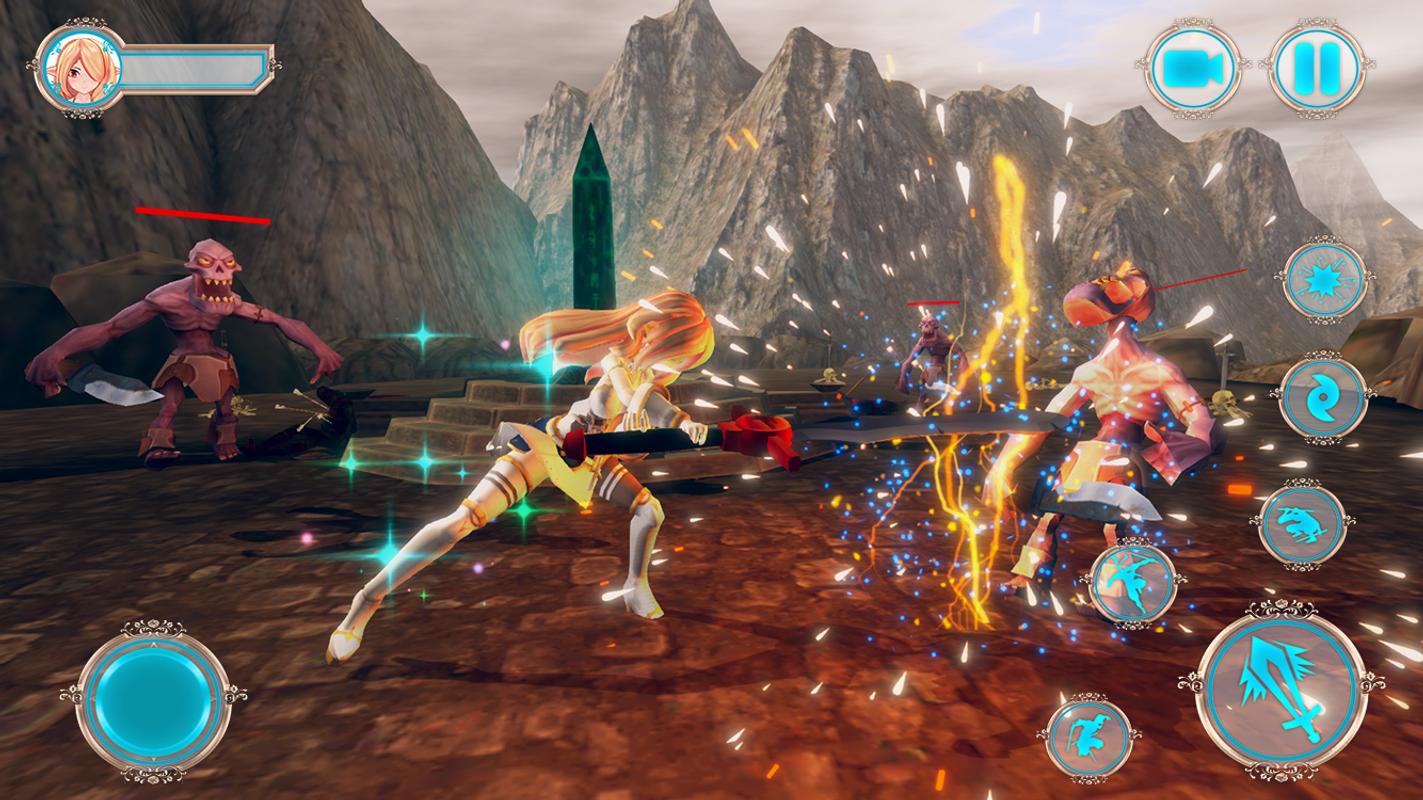Viewport: 1423px width, 800px height.
Task: Use the whirlwind spiral skill
Action: point(1323,397)
